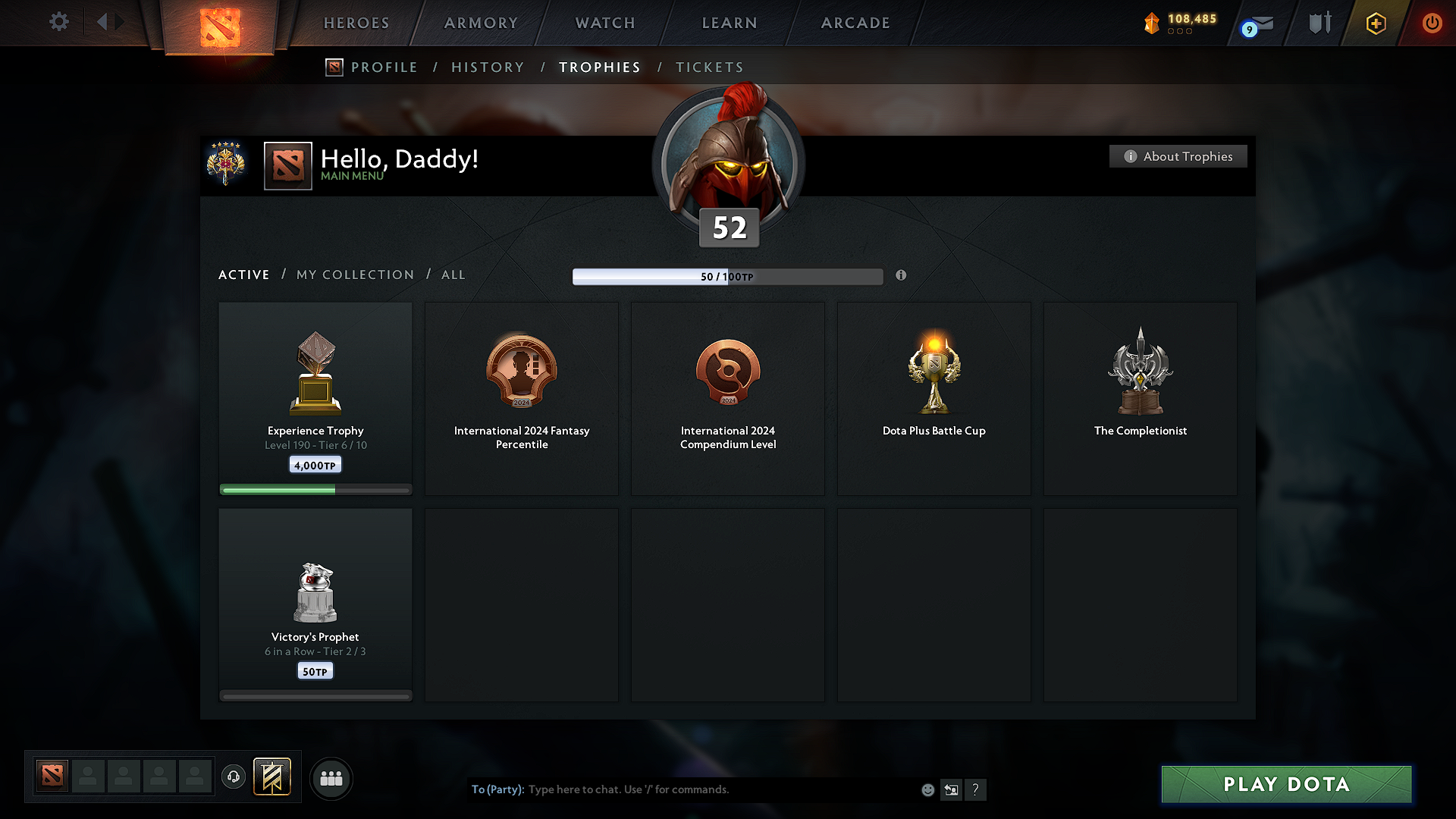Click the 50/100TP progress bar
This screenshot has width=1456, height=819.
click(x=728, y=277)
